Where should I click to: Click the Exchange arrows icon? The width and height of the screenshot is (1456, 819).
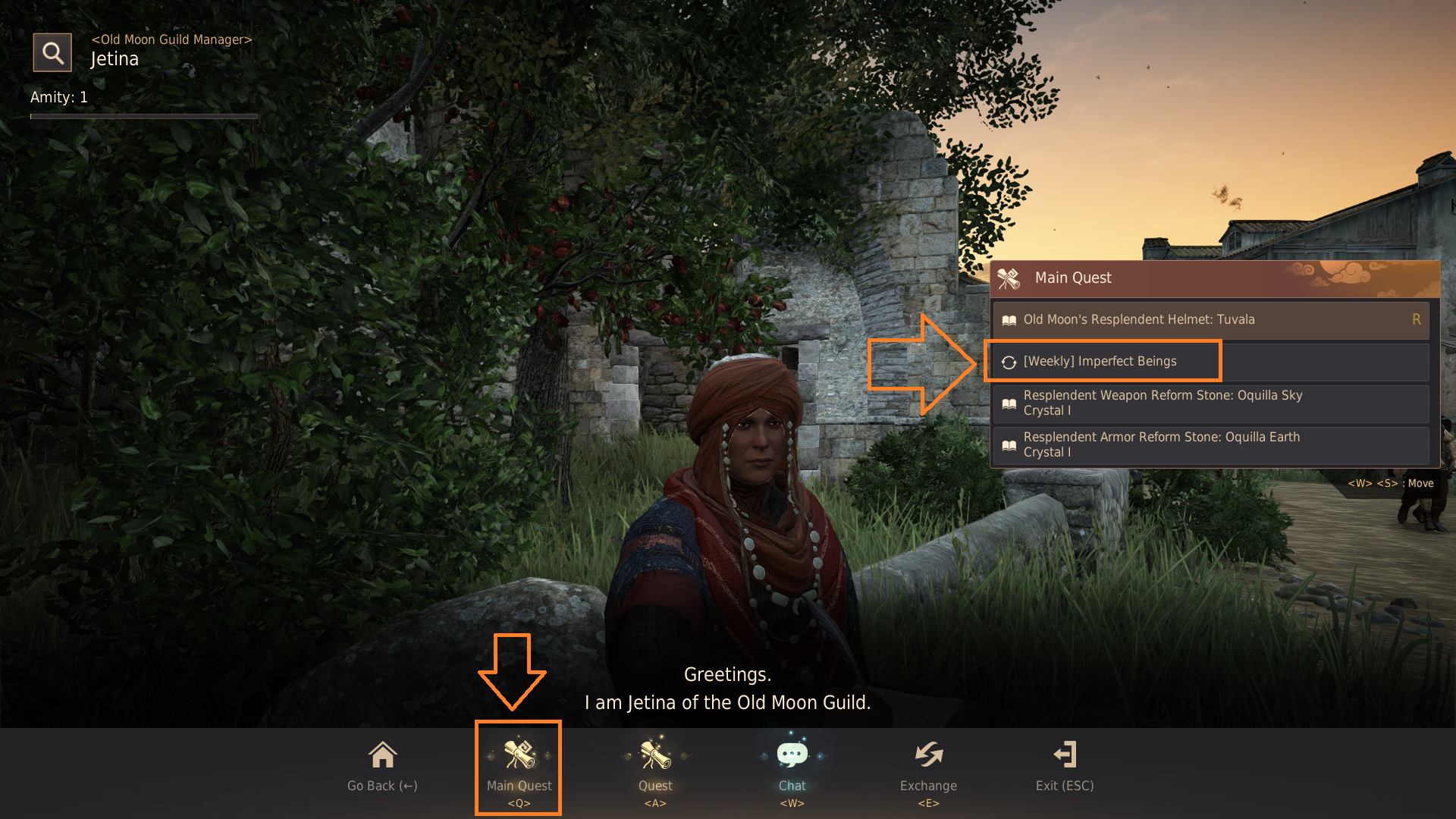[928, 755]
